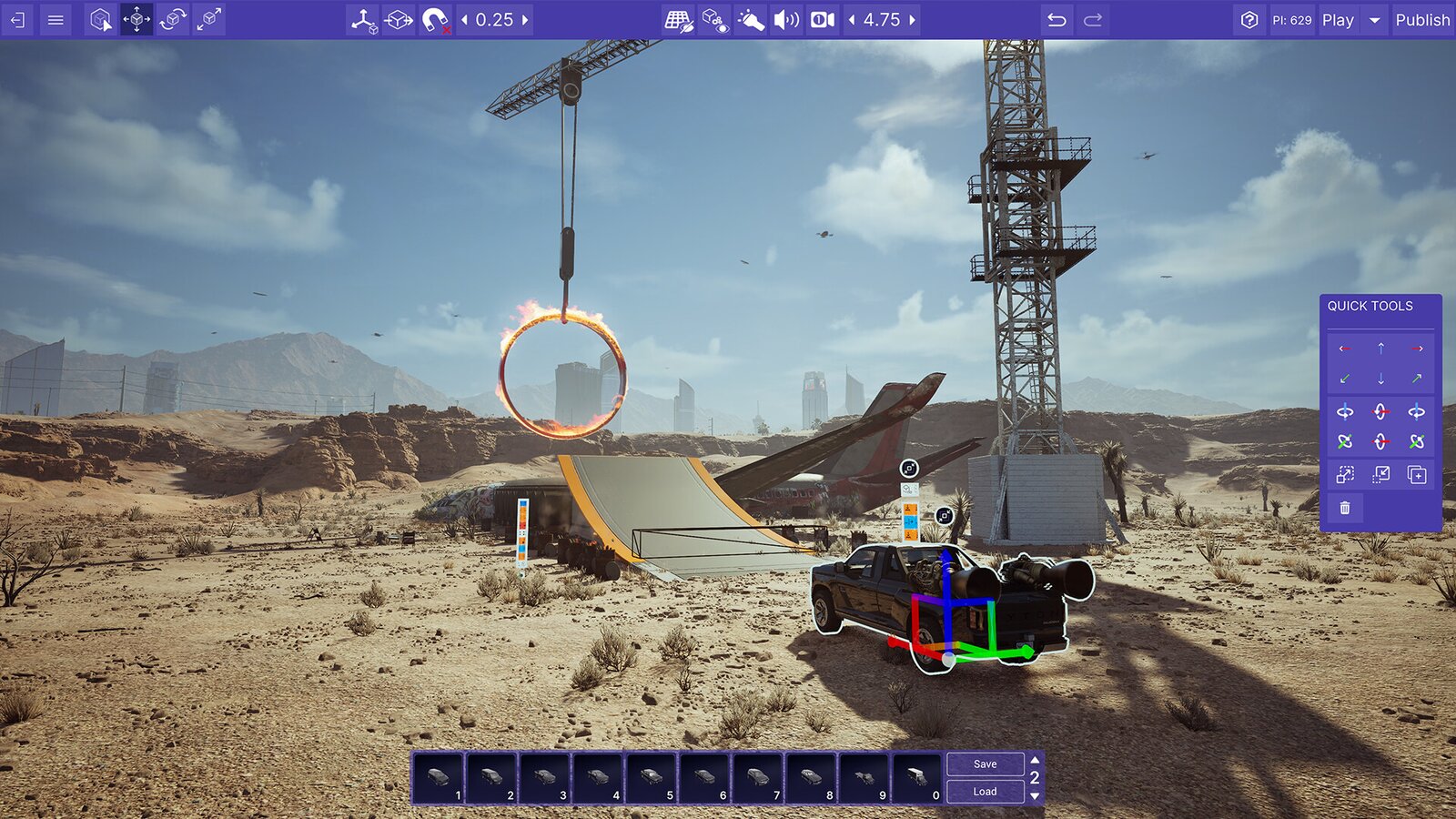Load the hotbar preset
The image size is (1456, 819).
coord(985,792)
